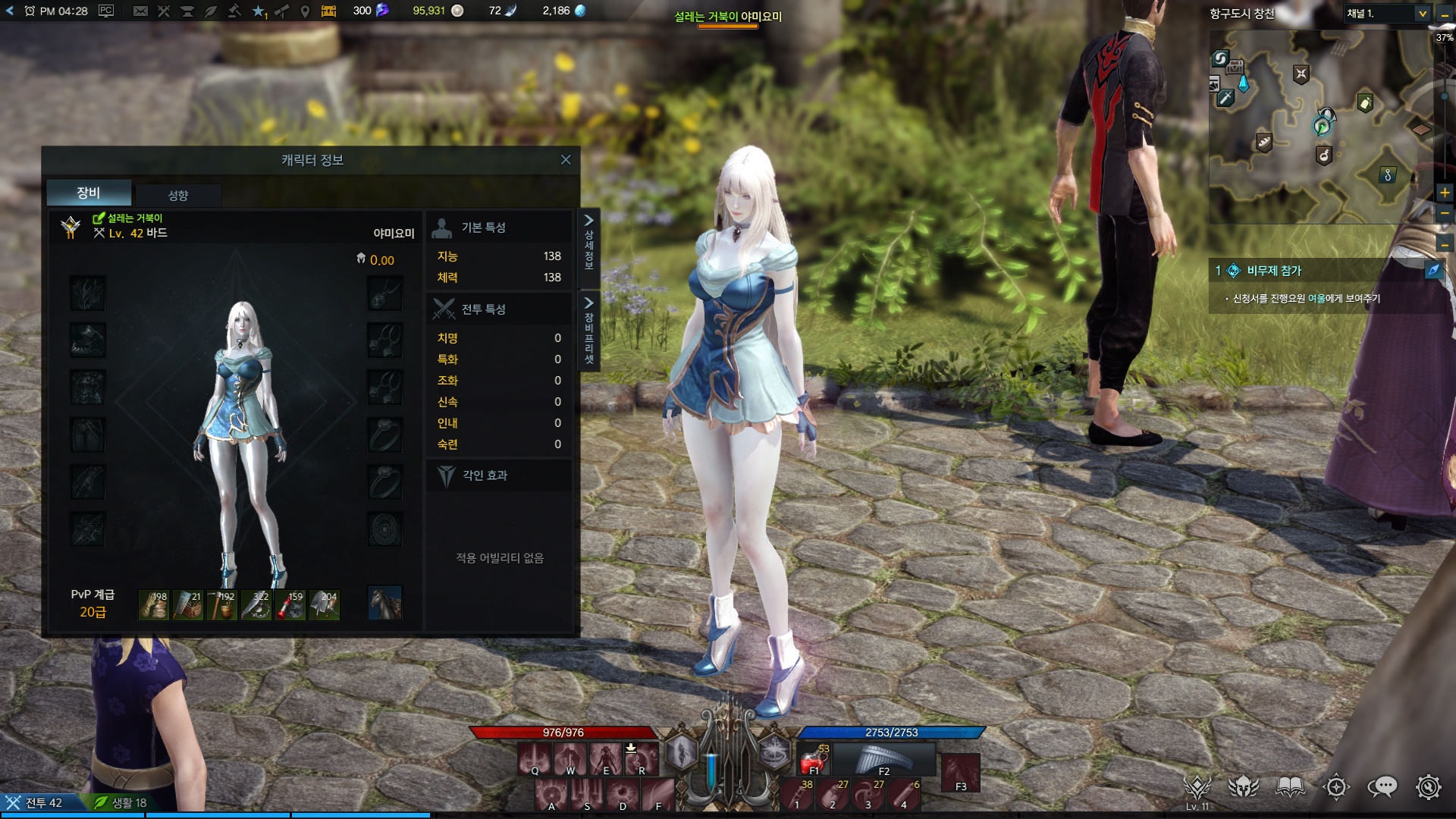Select the pan flute item slot
Screen dimensions: 1456x819
pos(883,758)
